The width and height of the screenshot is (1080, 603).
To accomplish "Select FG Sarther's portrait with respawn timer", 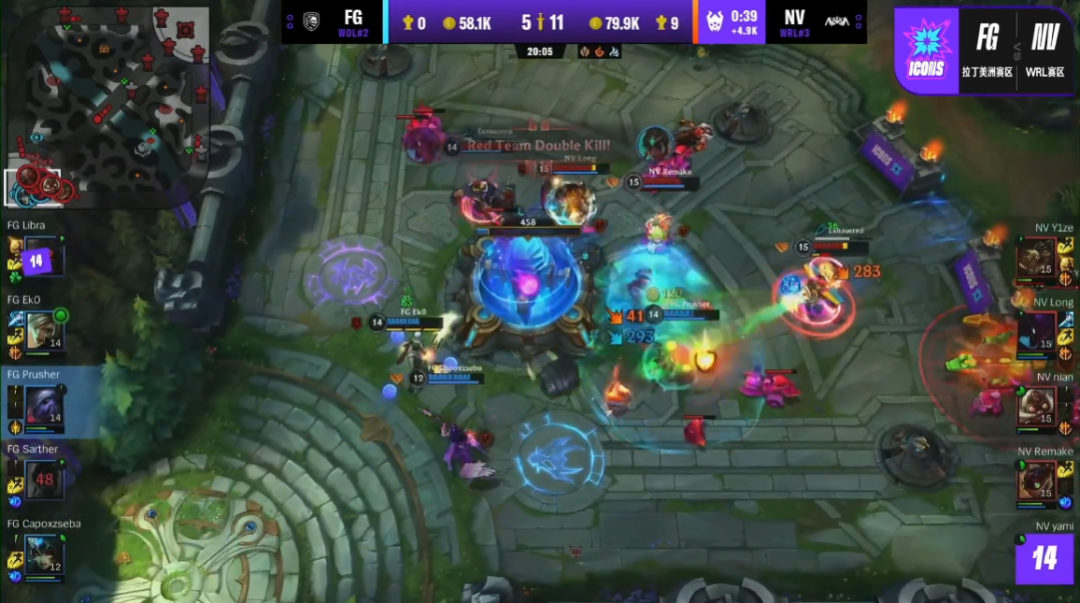I will (42, 479).
